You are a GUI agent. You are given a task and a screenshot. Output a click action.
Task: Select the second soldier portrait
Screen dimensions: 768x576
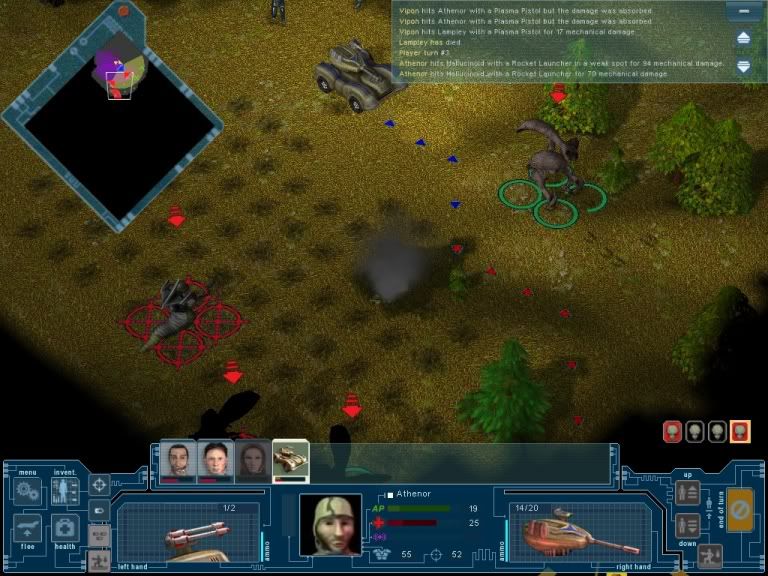pyautogui.click(x=216, y=459)
